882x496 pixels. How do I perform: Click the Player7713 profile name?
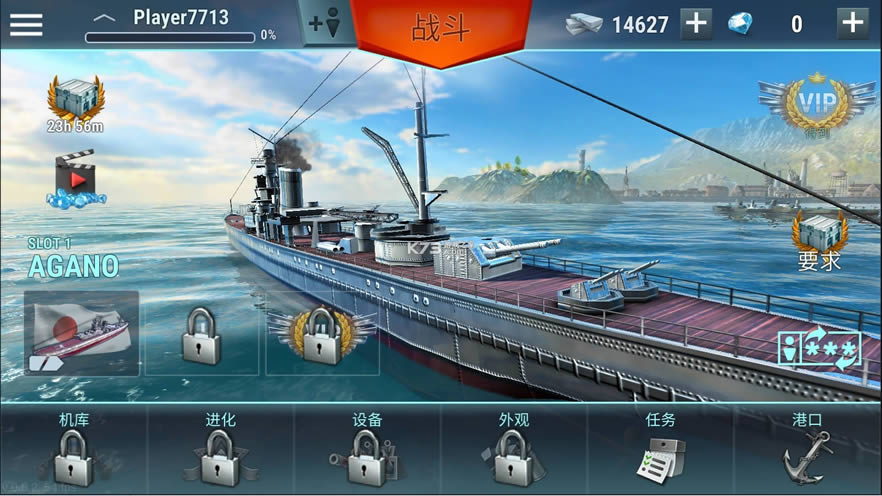[180, 18]
